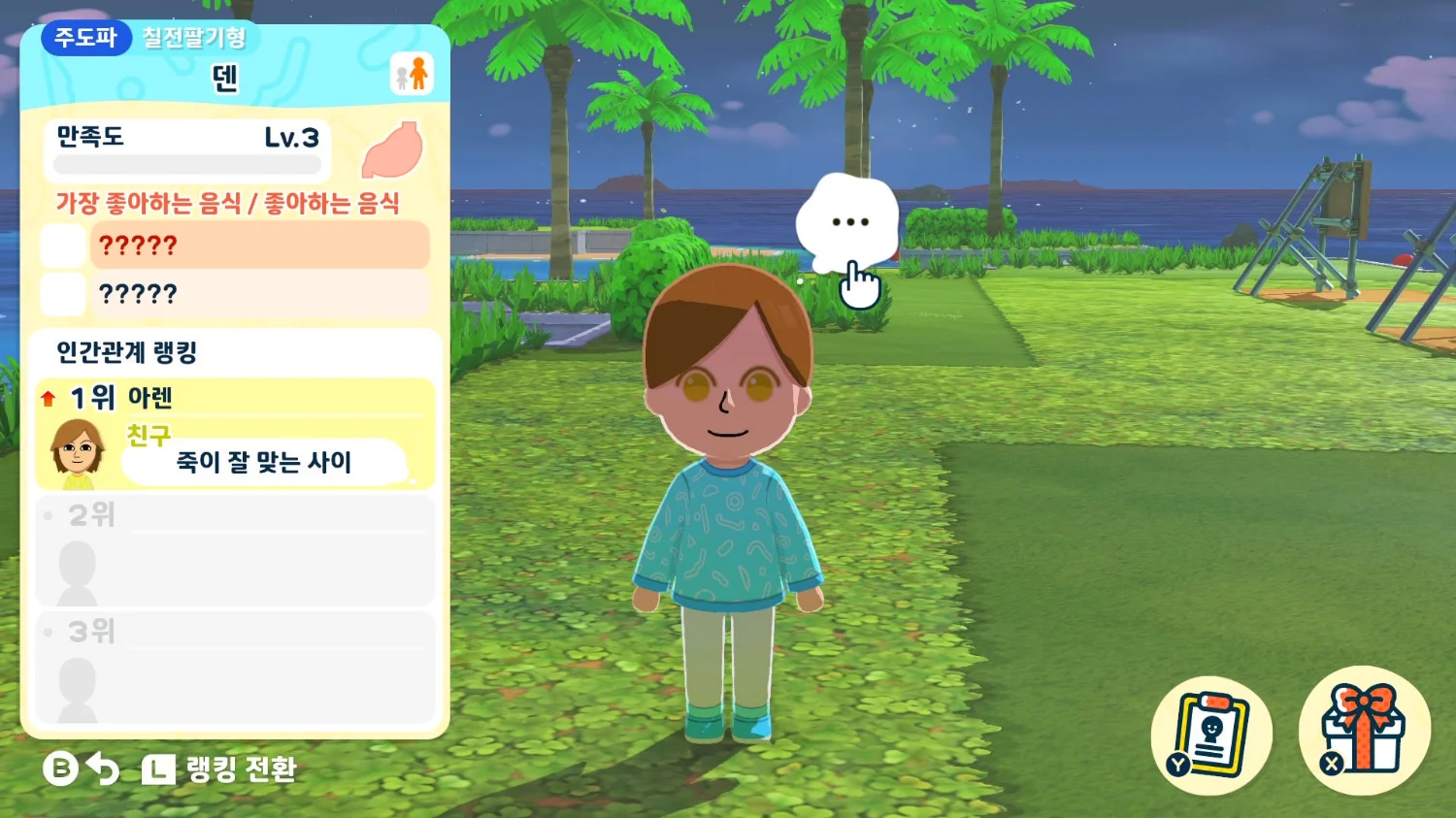Image resolution: width=1456 pixels, height=818 pixels.
Task: Go back using the return arrow
Action: (x=102, y=769)
